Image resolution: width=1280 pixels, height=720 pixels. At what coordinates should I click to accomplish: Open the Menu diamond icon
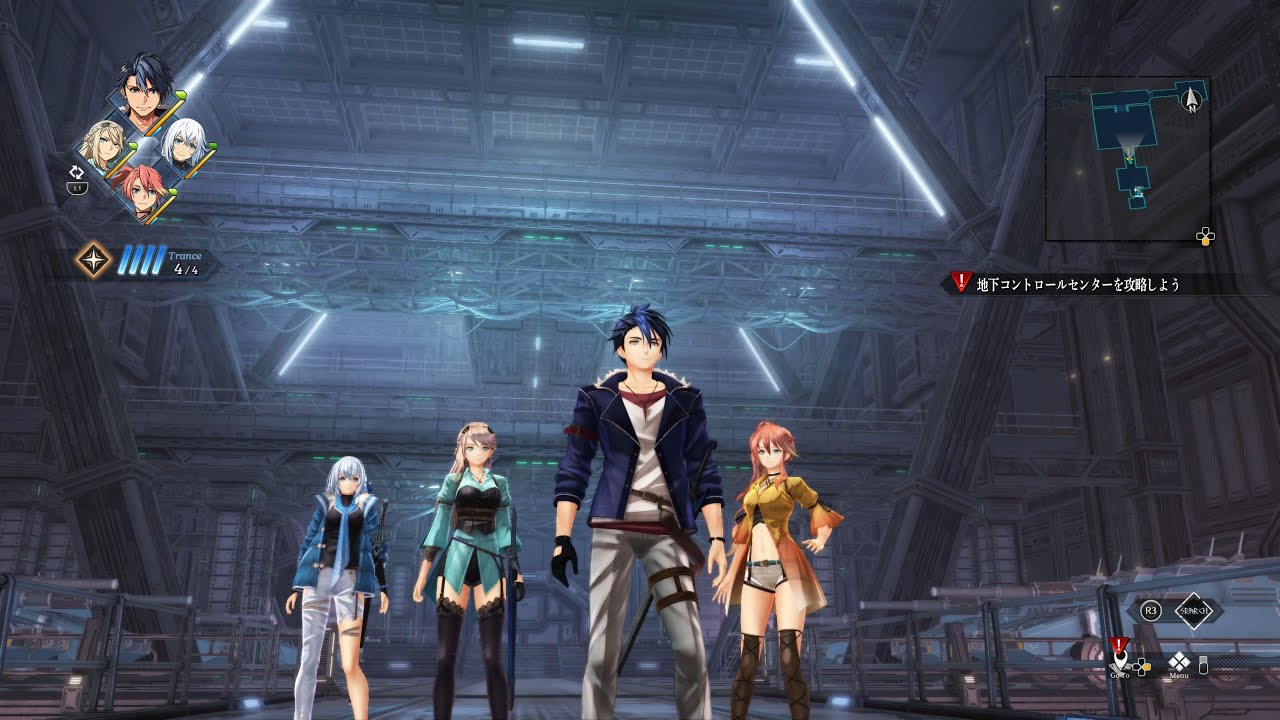(x=1179, y=661)
